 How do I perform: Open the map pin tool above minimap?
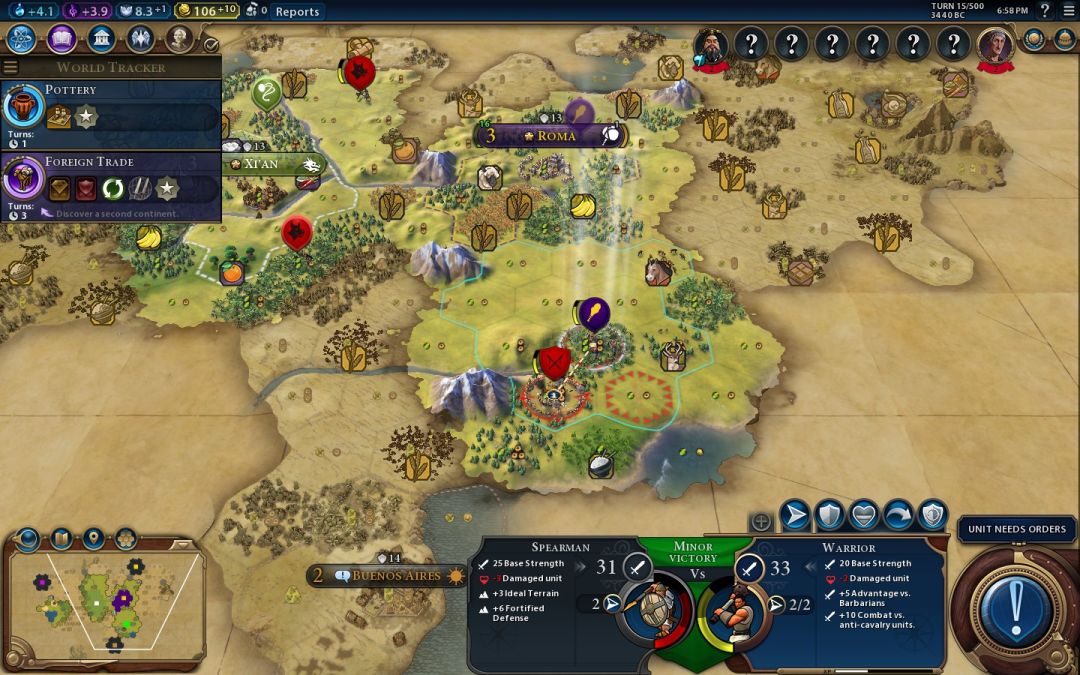point(93,539)
